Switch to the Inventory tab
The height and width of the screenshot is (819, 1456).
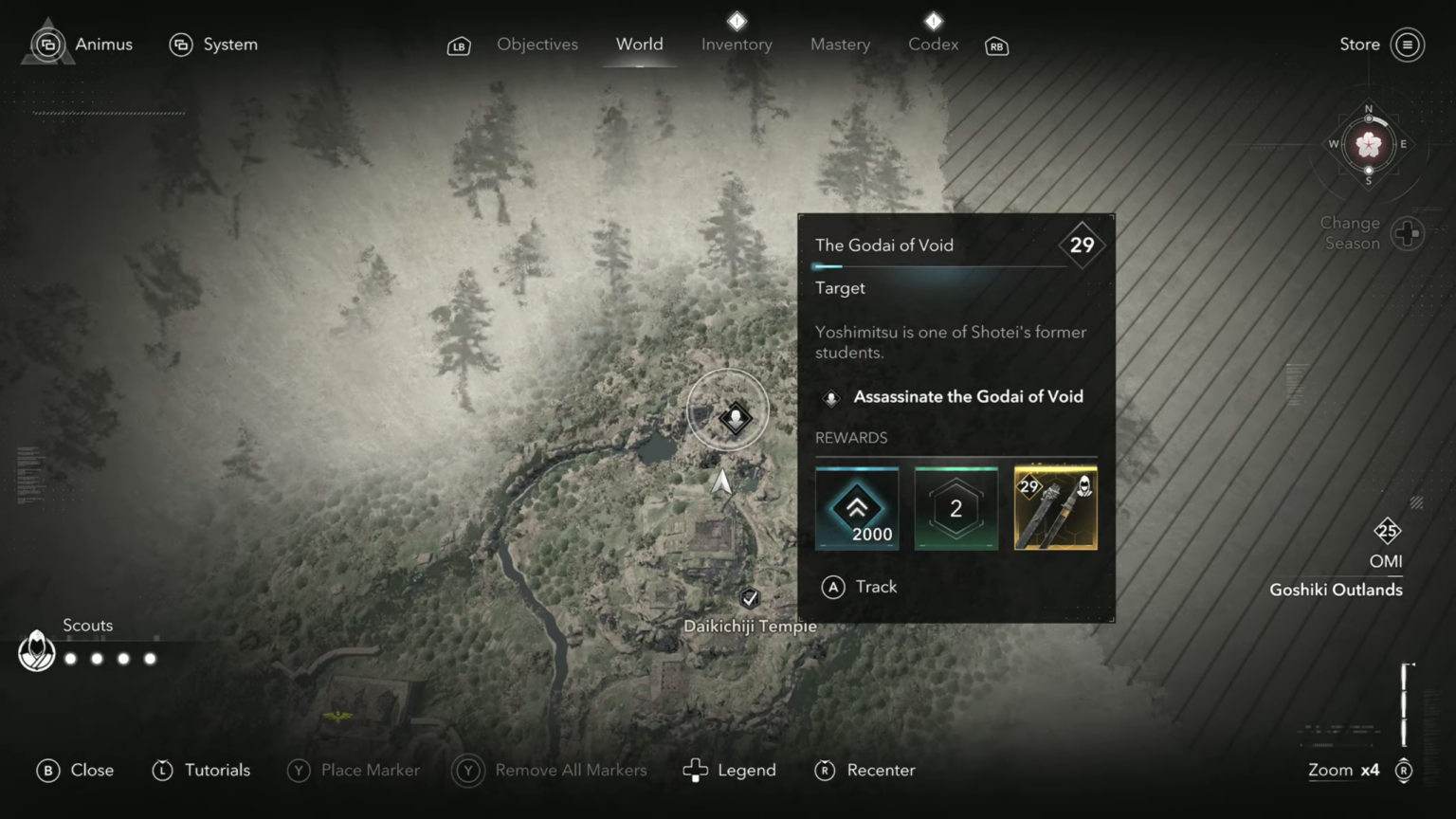tap(737, 44)
